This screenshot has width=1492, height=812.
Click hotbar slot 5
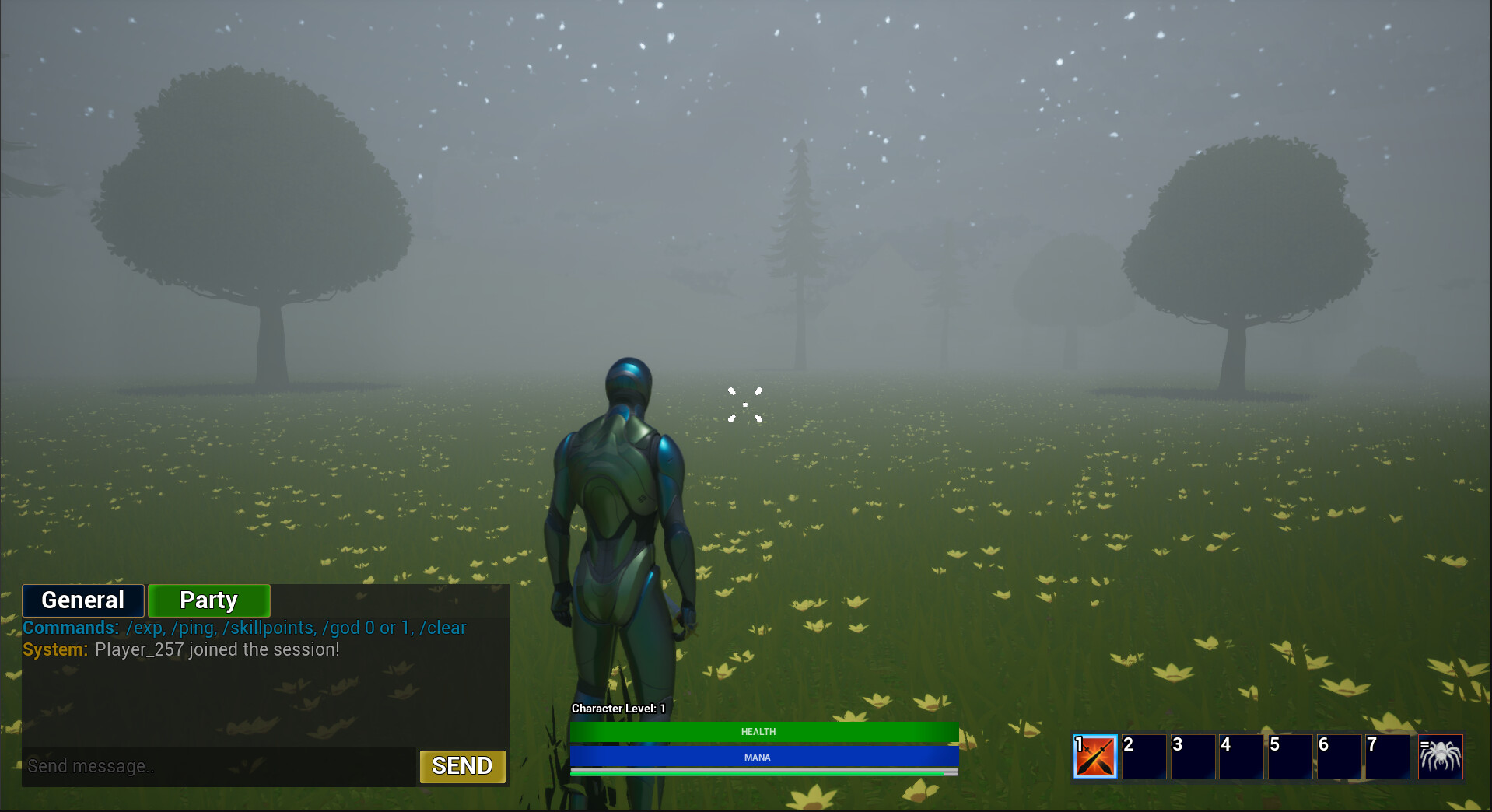tap(1291, 756)
